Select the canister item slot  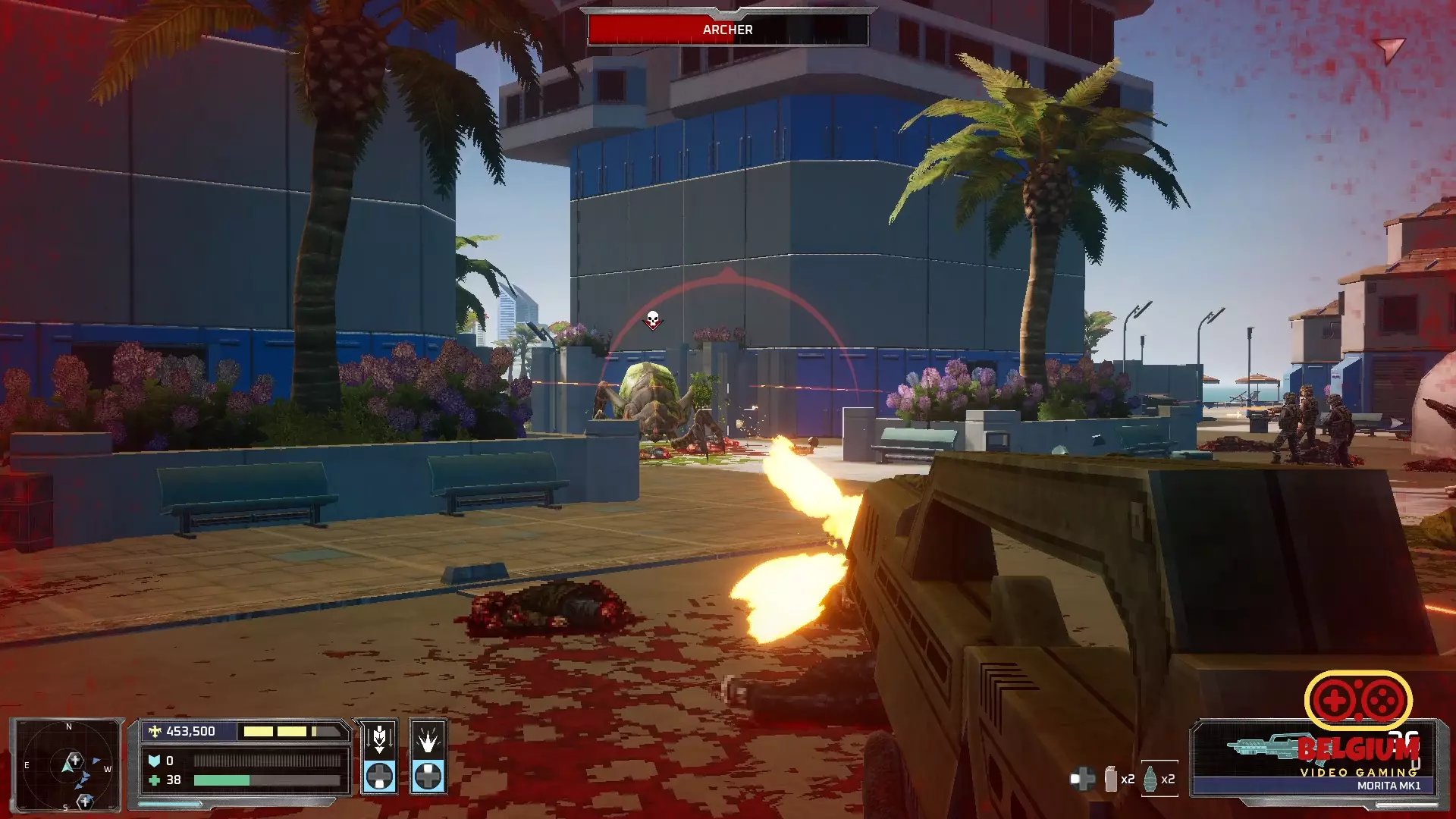[1111, 779]
